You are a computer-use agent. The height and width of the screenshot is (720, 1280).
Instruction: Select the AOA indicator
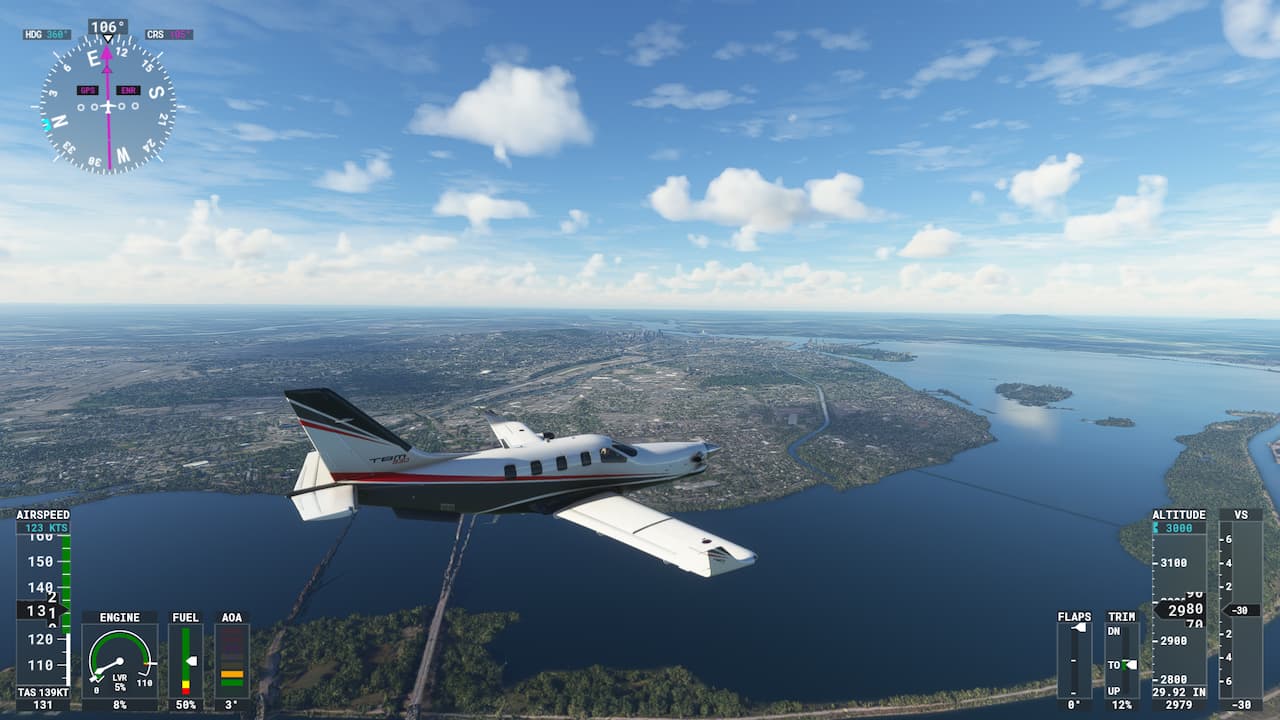pyautogui.click(x=232, y=661)
